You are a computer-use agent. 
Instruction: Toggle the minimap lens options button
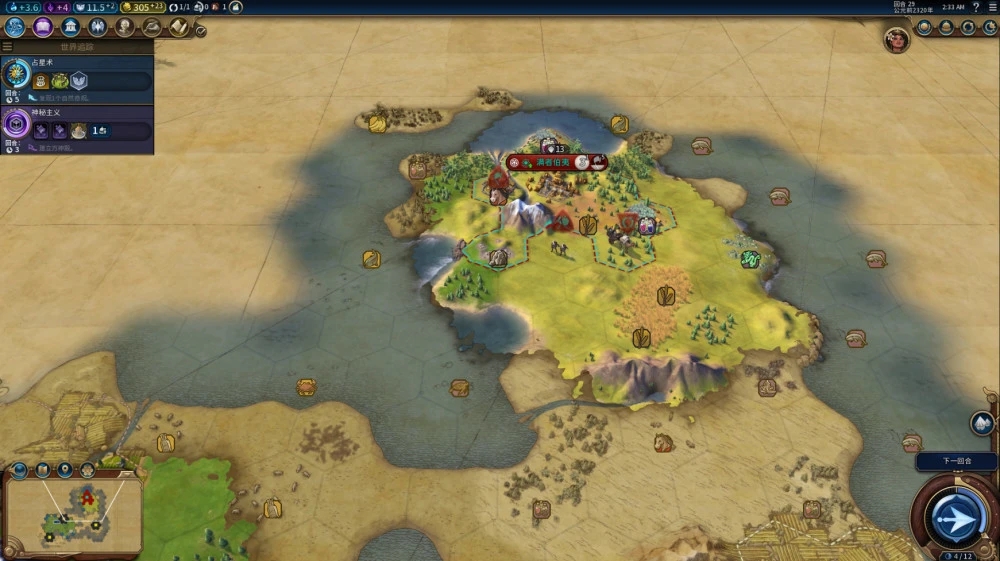click(x=19, y=470)
